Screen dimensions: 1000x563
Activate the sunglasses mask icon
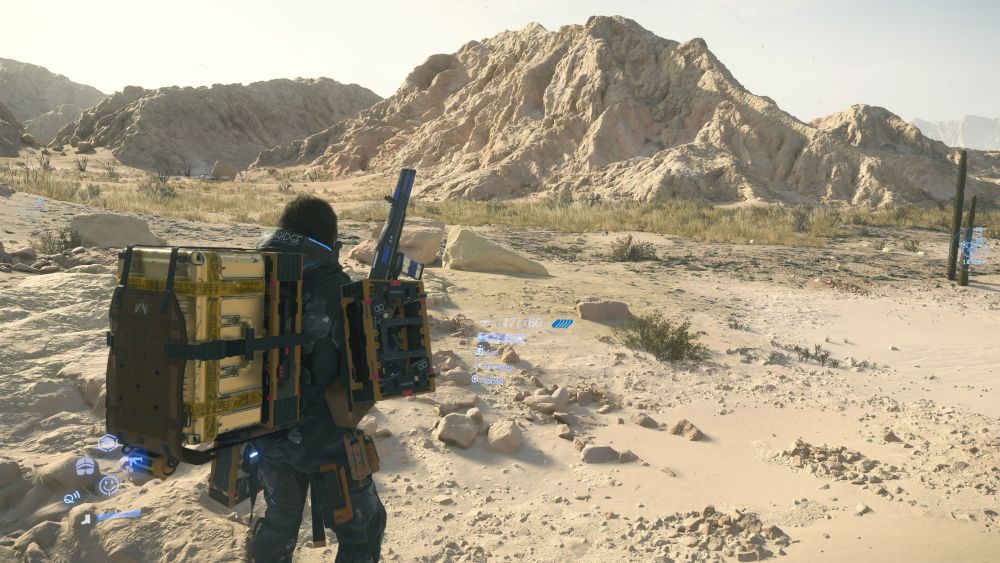(x=86, y=466)
